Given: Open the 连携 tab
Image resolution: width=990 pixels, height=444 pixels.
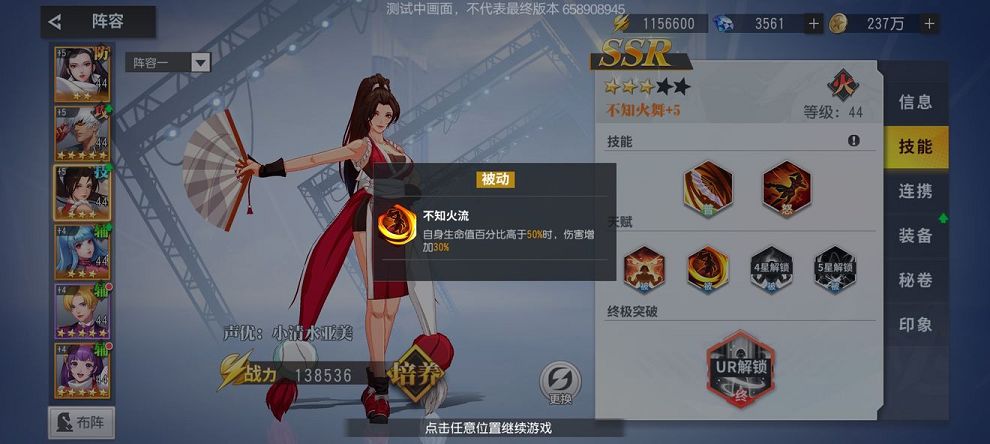Looking at the screenshot, I should (x=915, y=191).
